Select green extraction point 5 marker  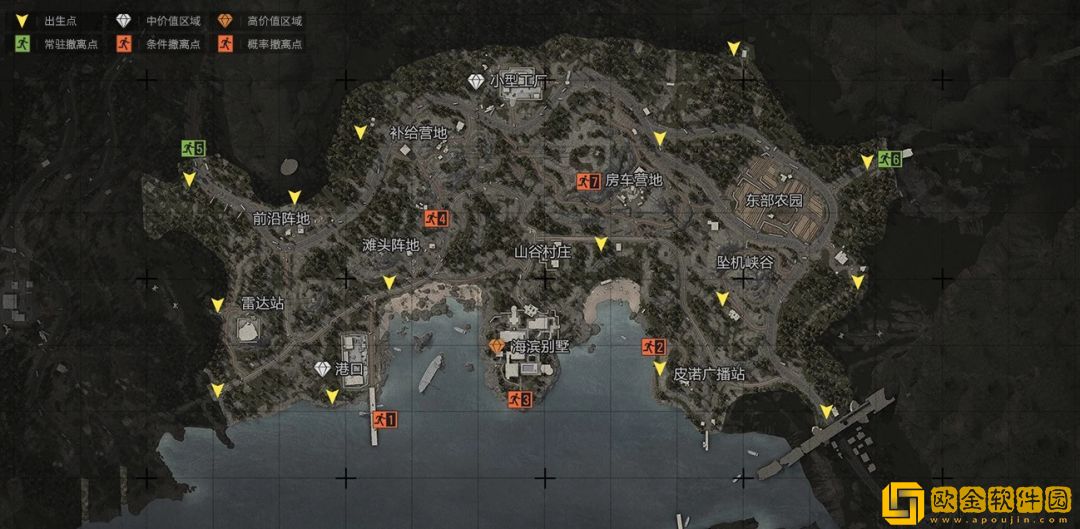click(193, 149)
